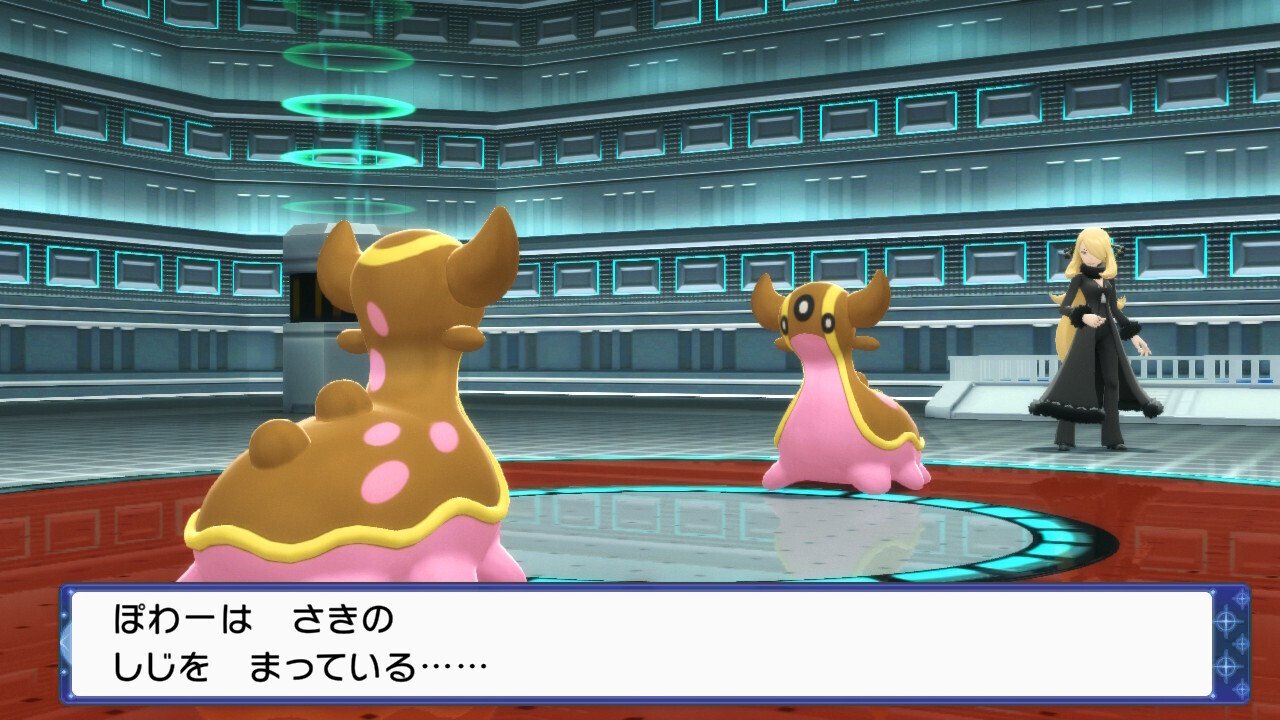Viewport: 1280px width, 720px height.
Task: Click the lower compass emblem on the text frame
Action: click(x=1226, y=664)
